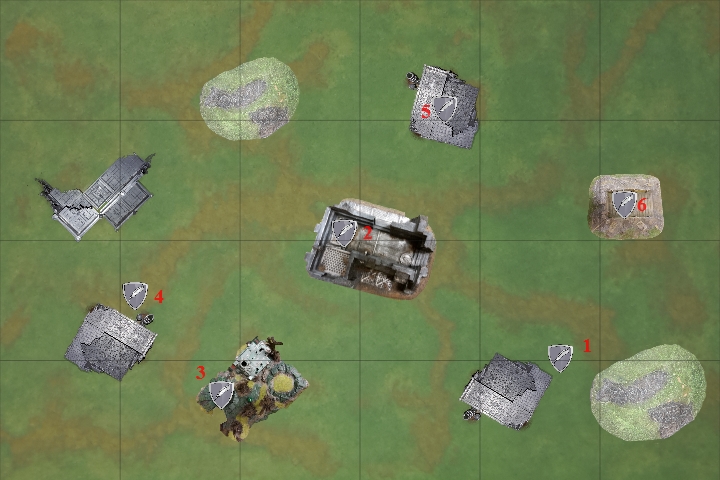Select objective marker 1 shield
Image resolution: width=720 pixels, height=480 pixels.
pos(560,357)
